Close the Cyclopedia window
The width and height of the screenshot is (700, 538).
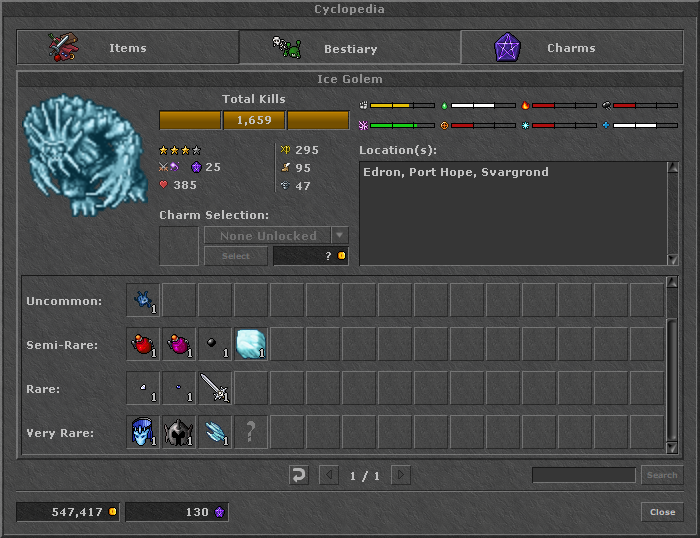click(662, 512)
